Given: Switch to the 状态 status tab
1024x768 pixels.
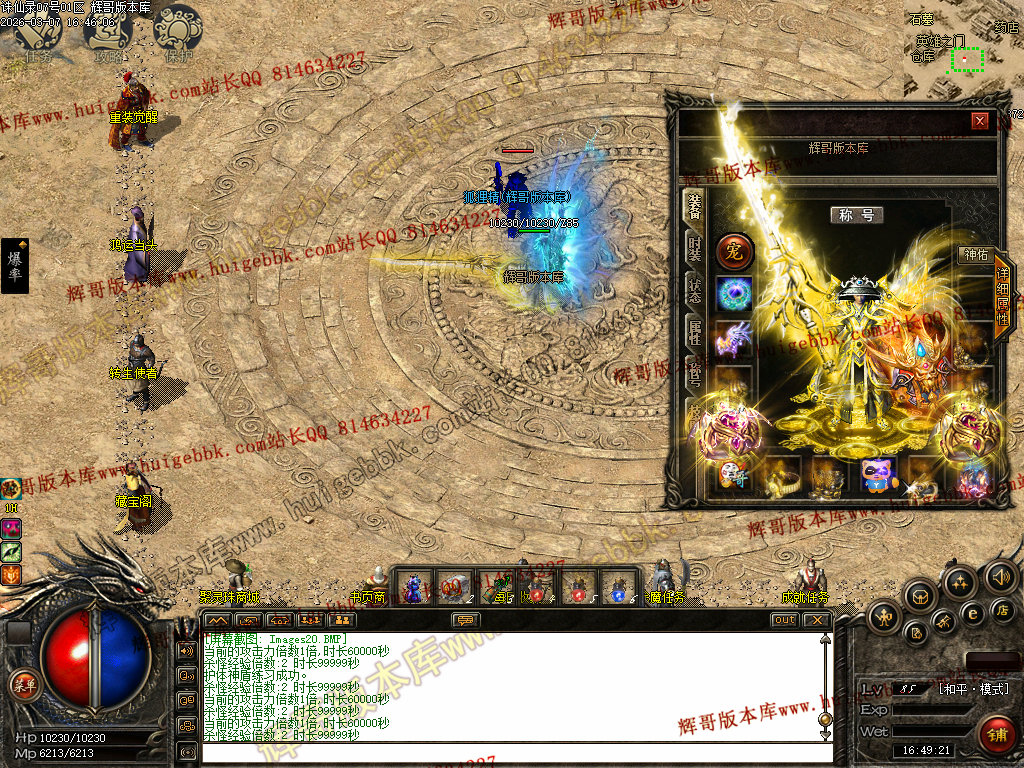Looking at the screenshot, I should pyautogui.click(x=693, y=289).
